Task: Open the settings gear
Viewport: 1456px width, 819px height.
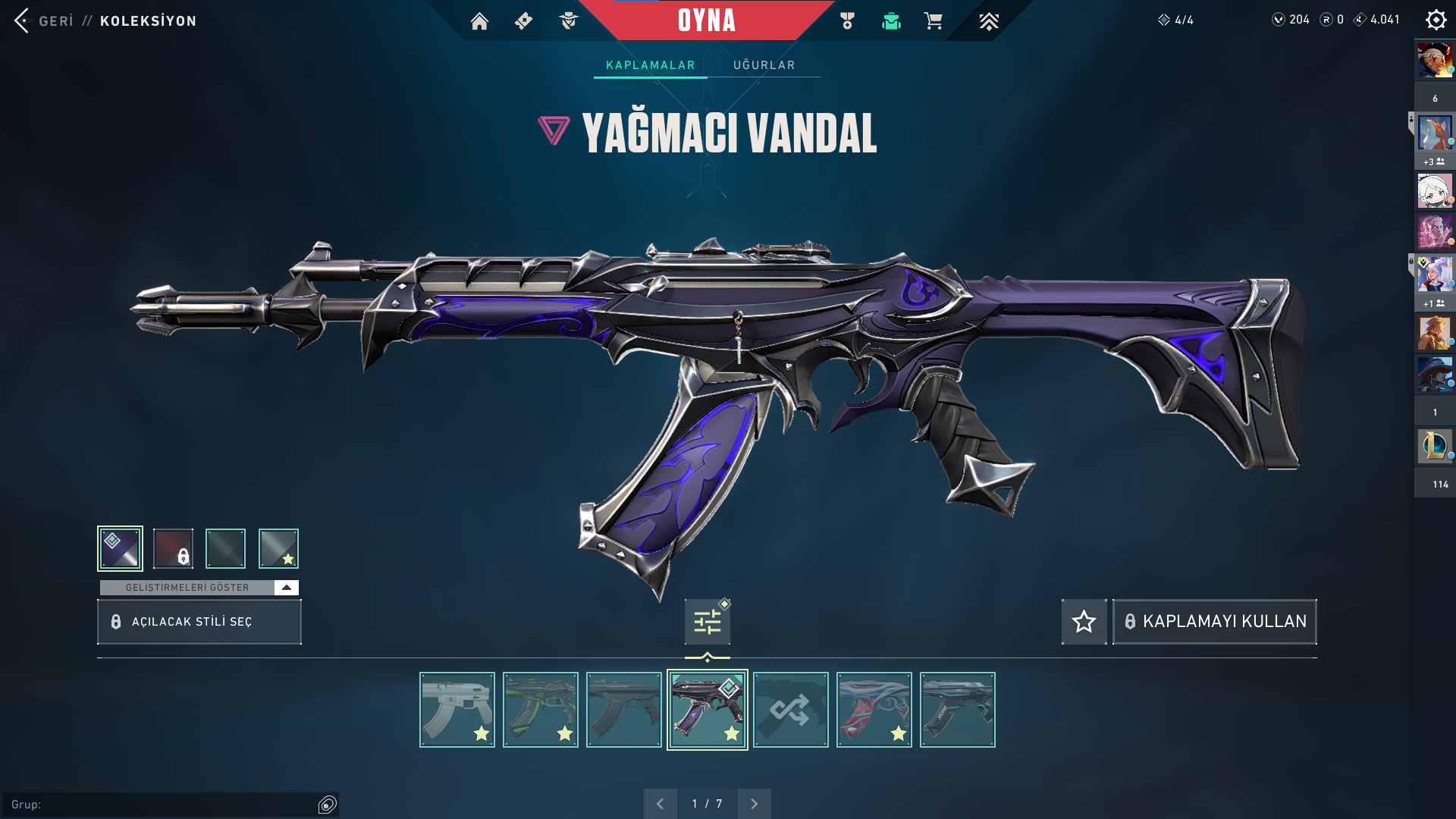Action: [x=1436, y=20]
